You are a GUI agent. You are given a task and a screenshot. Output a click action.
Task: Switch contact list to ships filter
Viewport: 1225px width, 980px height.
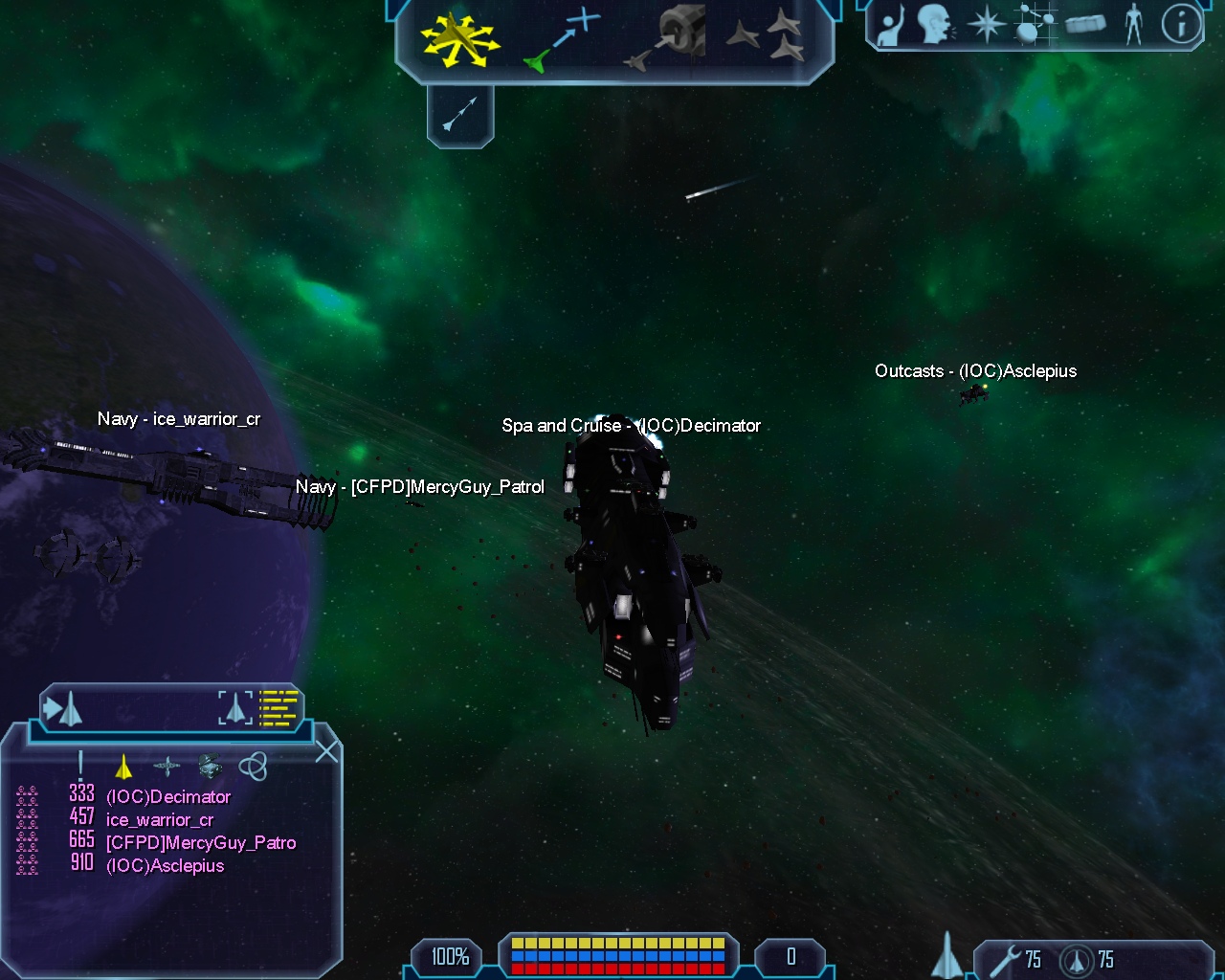[123, 766]
